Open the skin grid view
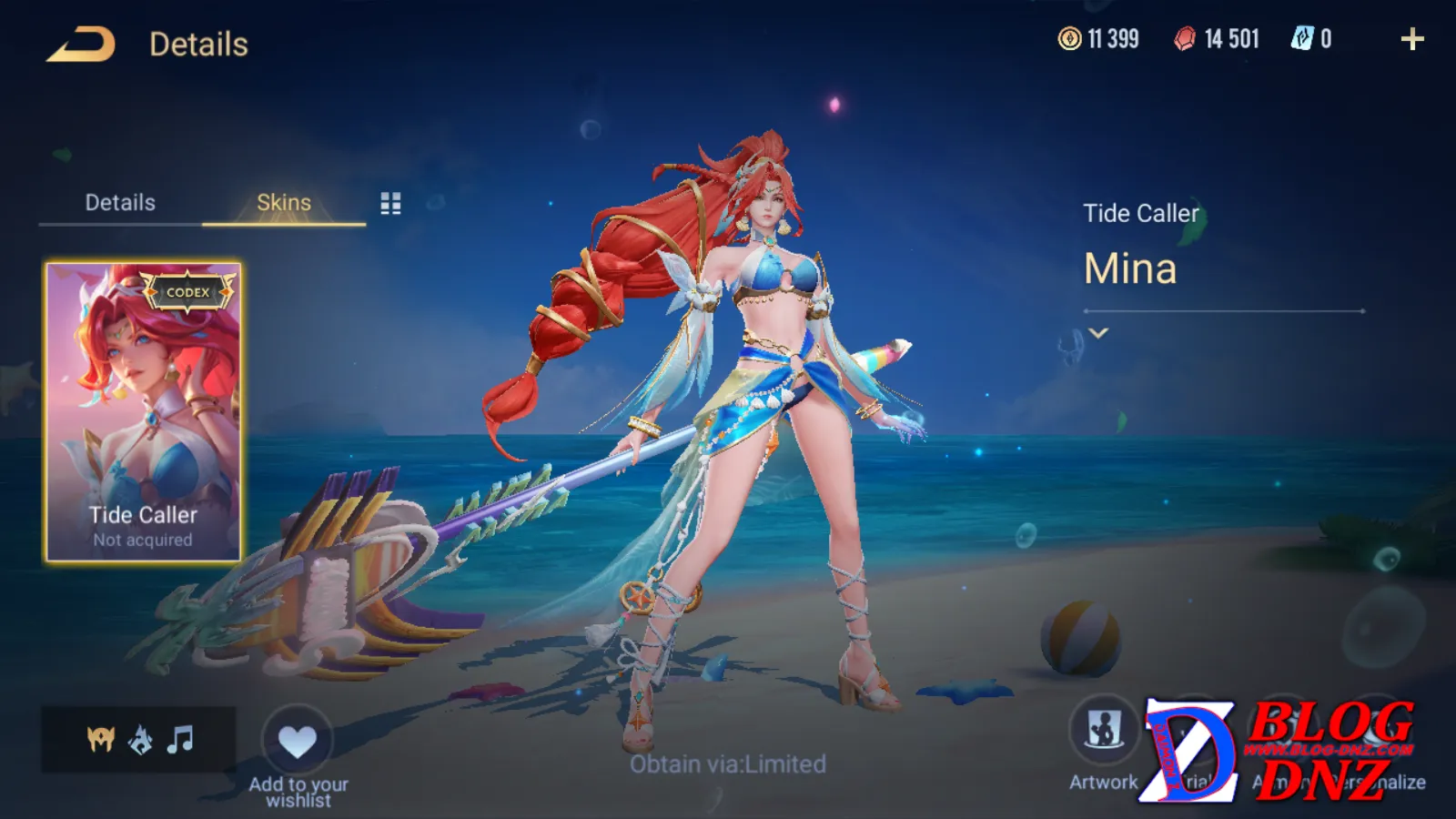Screen dimensions: 1456x819 390,204
